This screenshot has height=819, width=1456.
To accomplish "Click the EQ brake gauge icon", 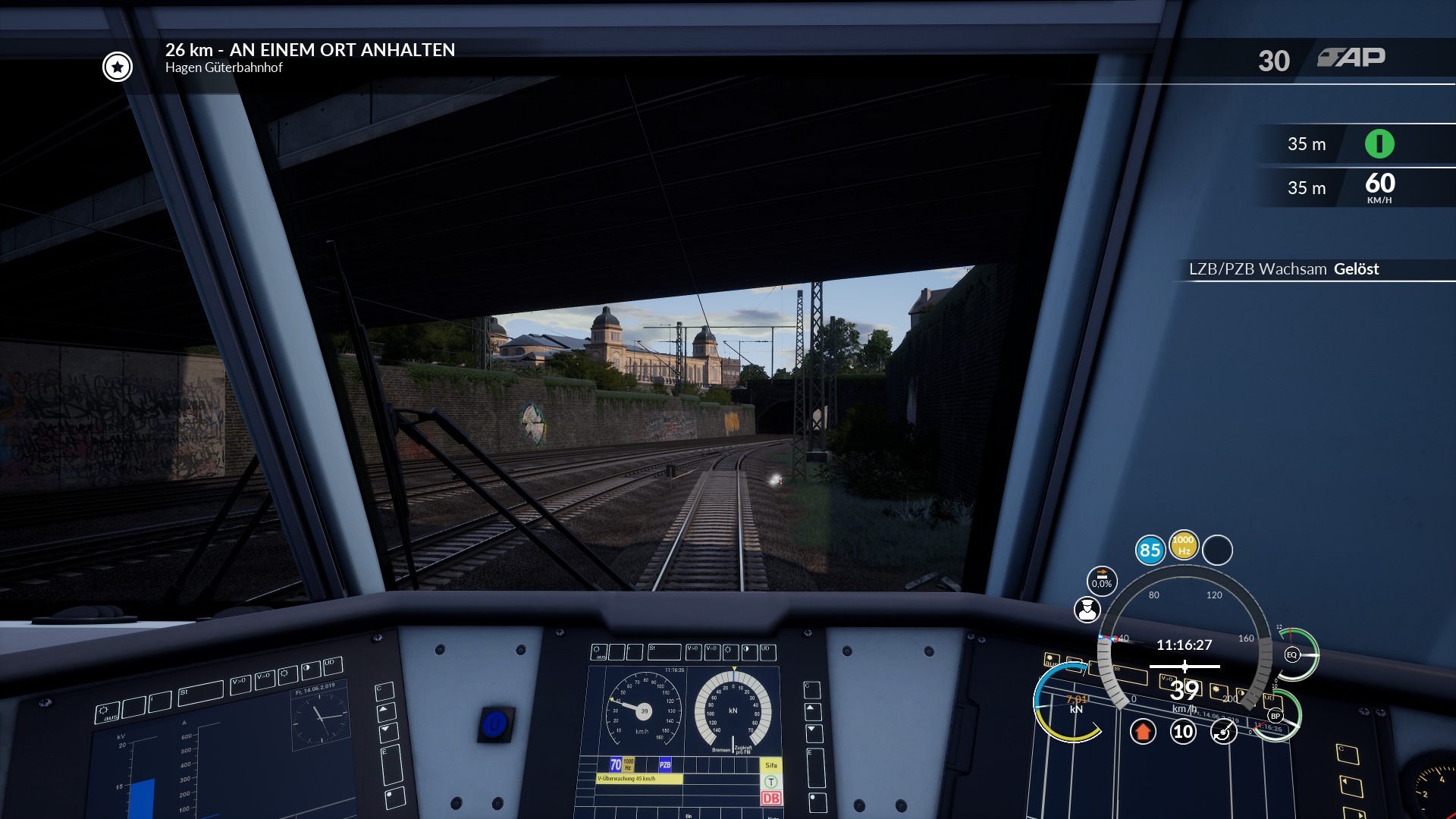I will pos(1292,654).
